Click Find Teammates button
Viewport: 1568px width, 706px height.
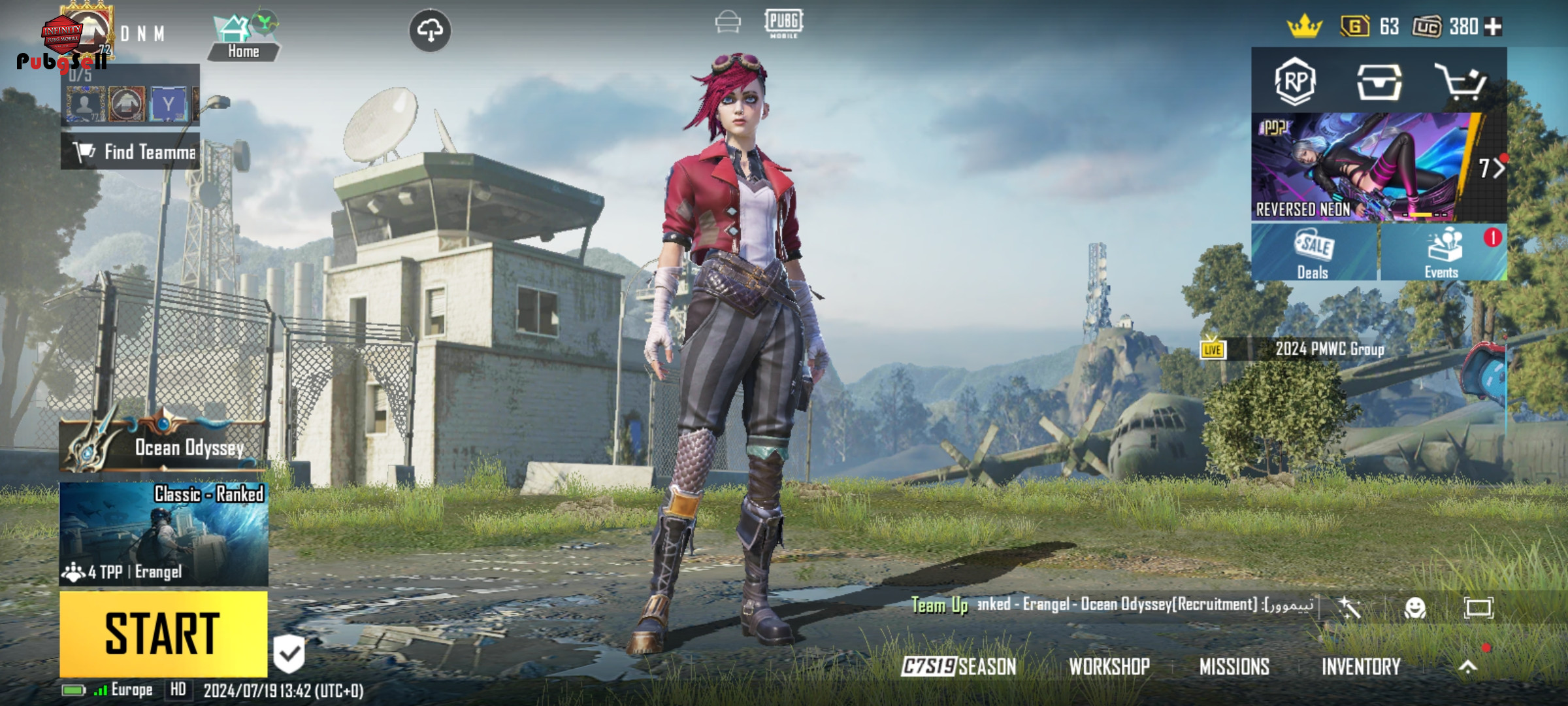pyautogui.click(x=131, y=152)
